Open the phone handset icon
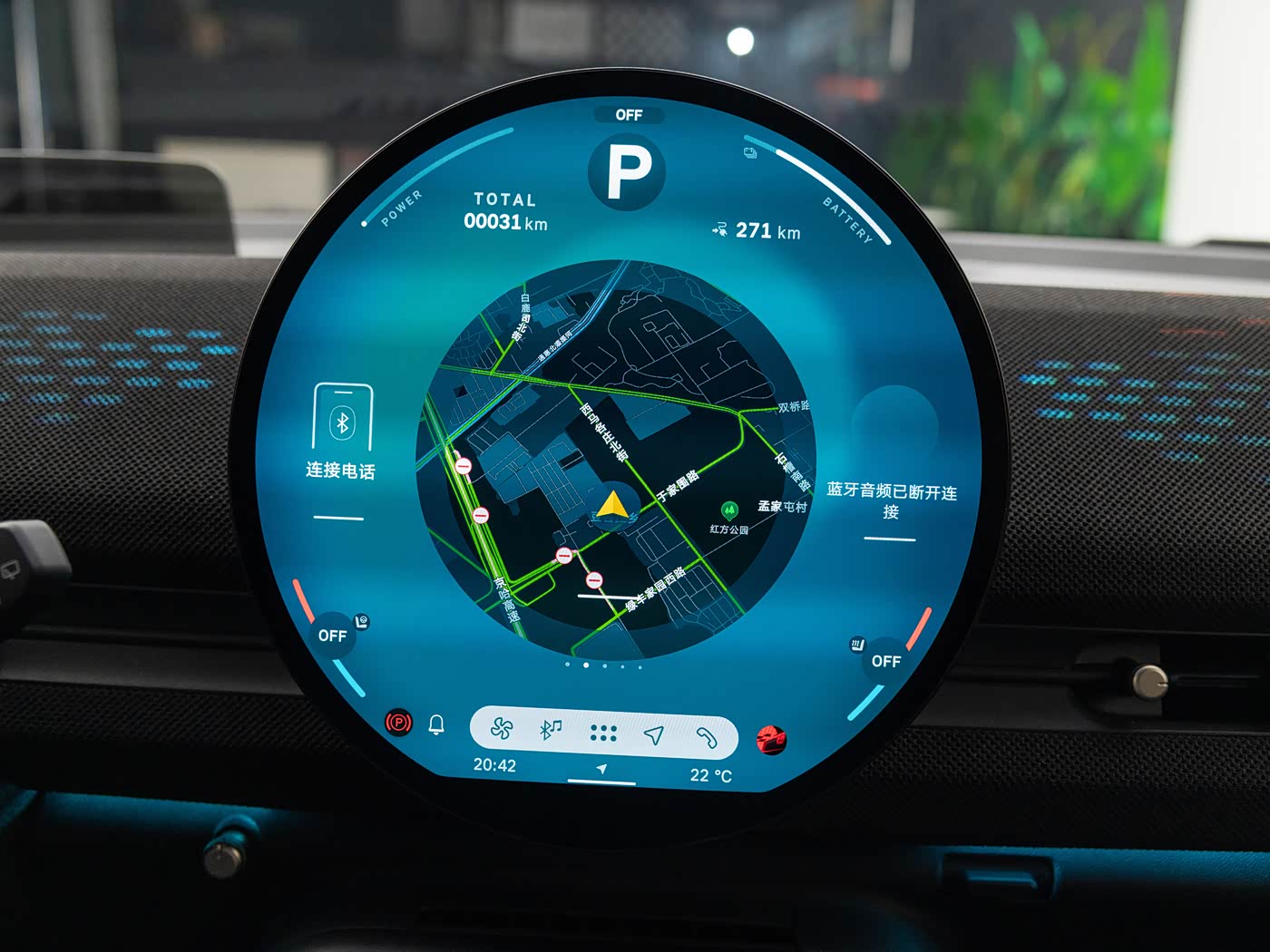The height and width of the screenshot is (952, 1270). point(706,737)
